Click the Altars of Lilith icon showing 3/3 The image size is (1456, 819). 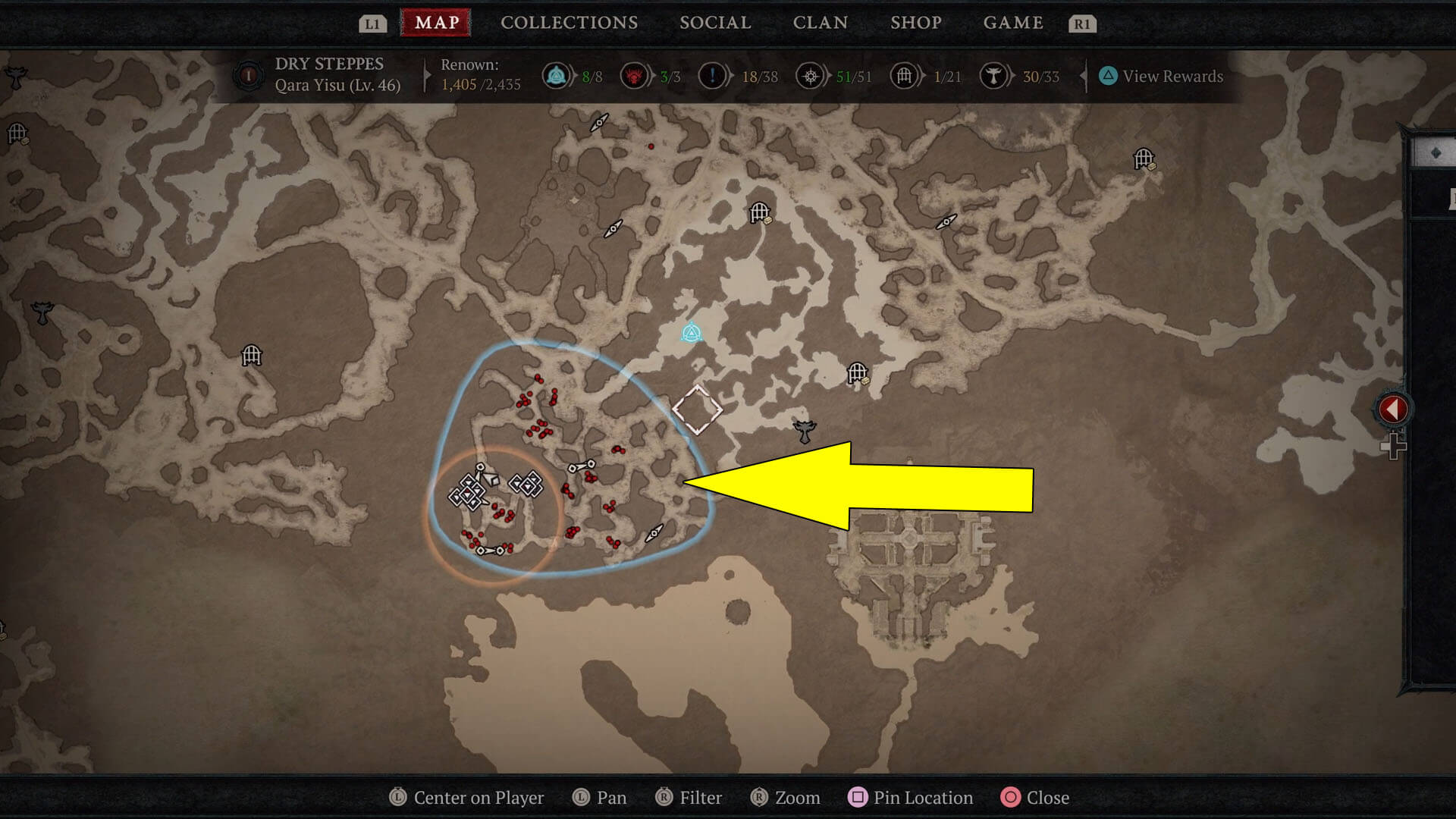[634, 76]
